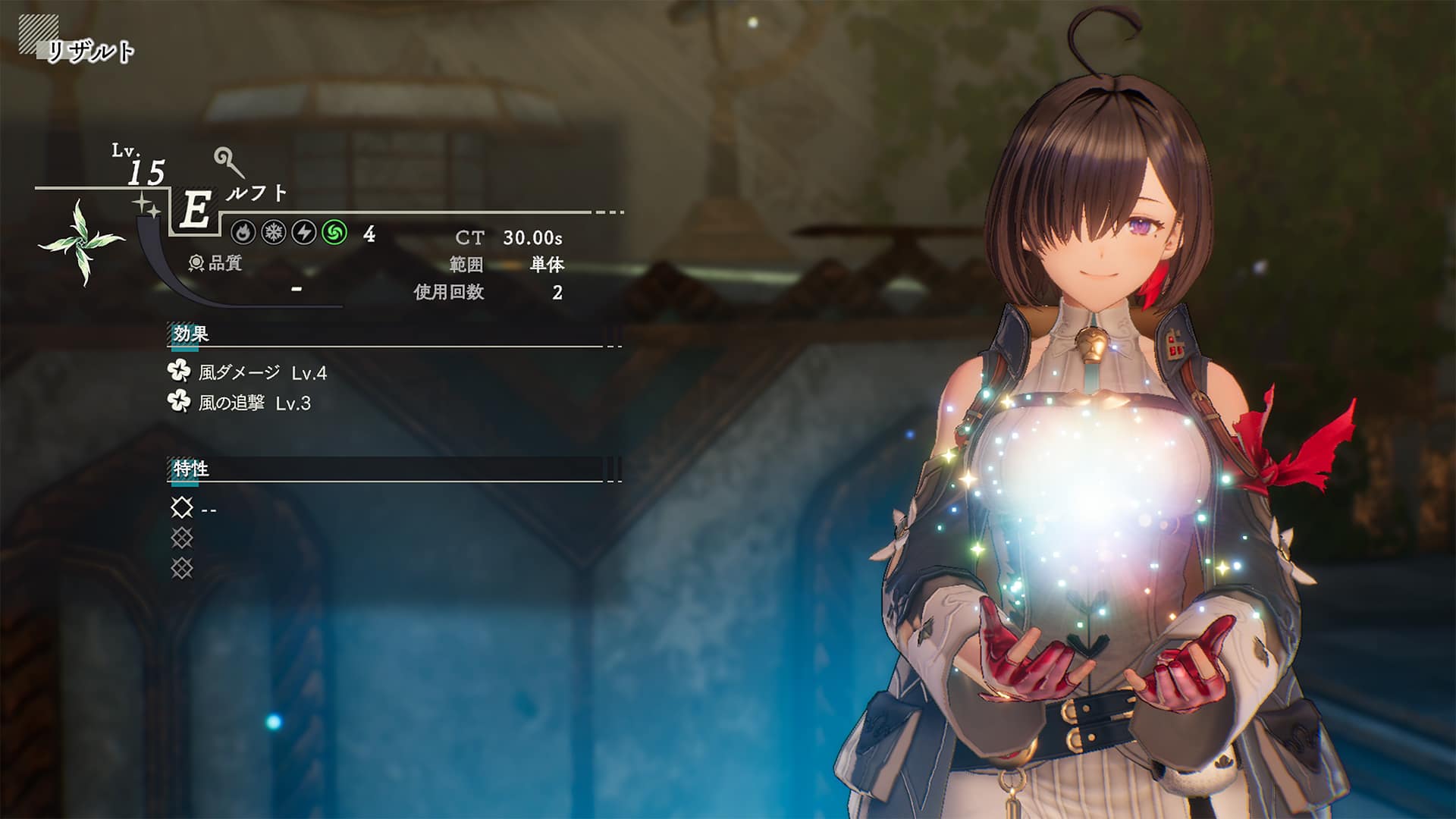Select the fire element icon
The image size is (1456, 819).
tap(243, 234)
